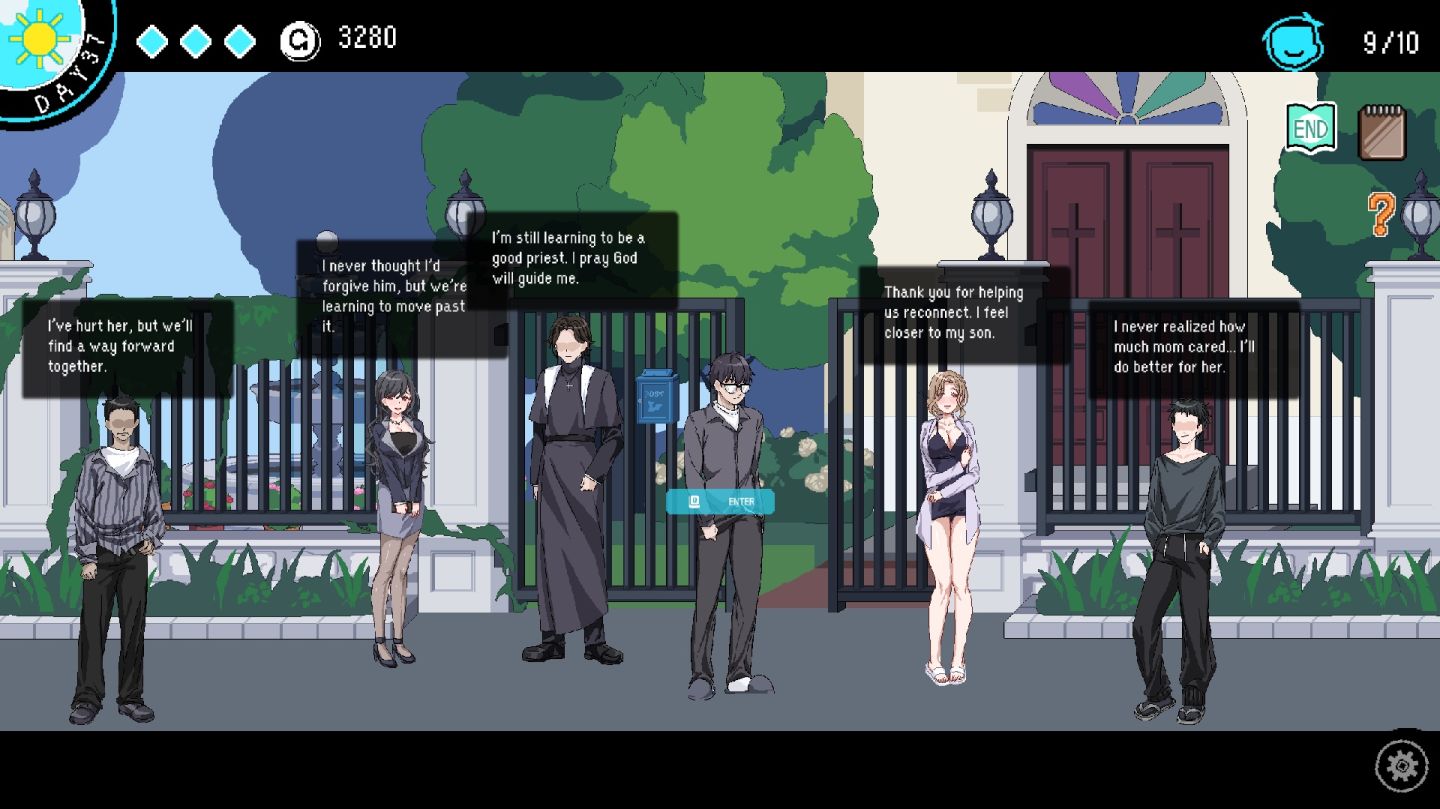The image size is (1440, 809).
Task: Click the blue smiley face icon
Action: point(1293,42)
